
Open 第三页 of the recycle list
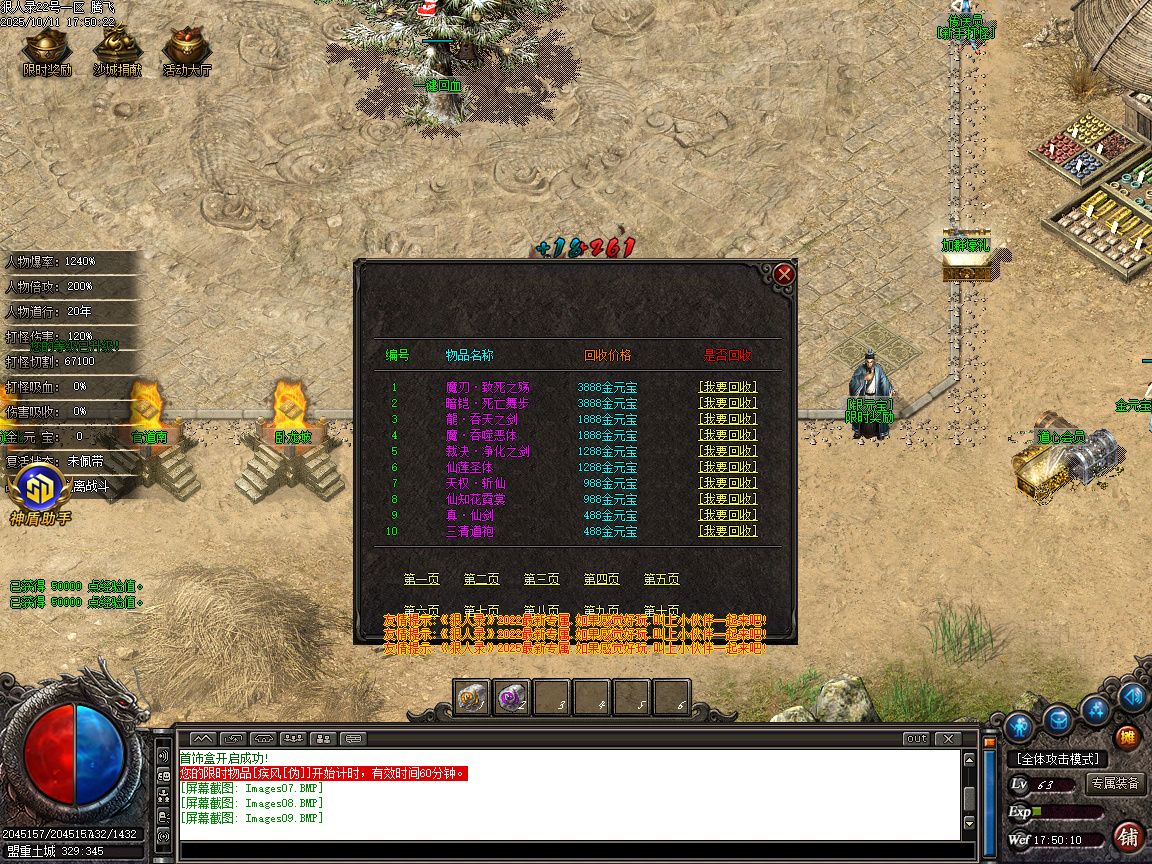(541, 579)
